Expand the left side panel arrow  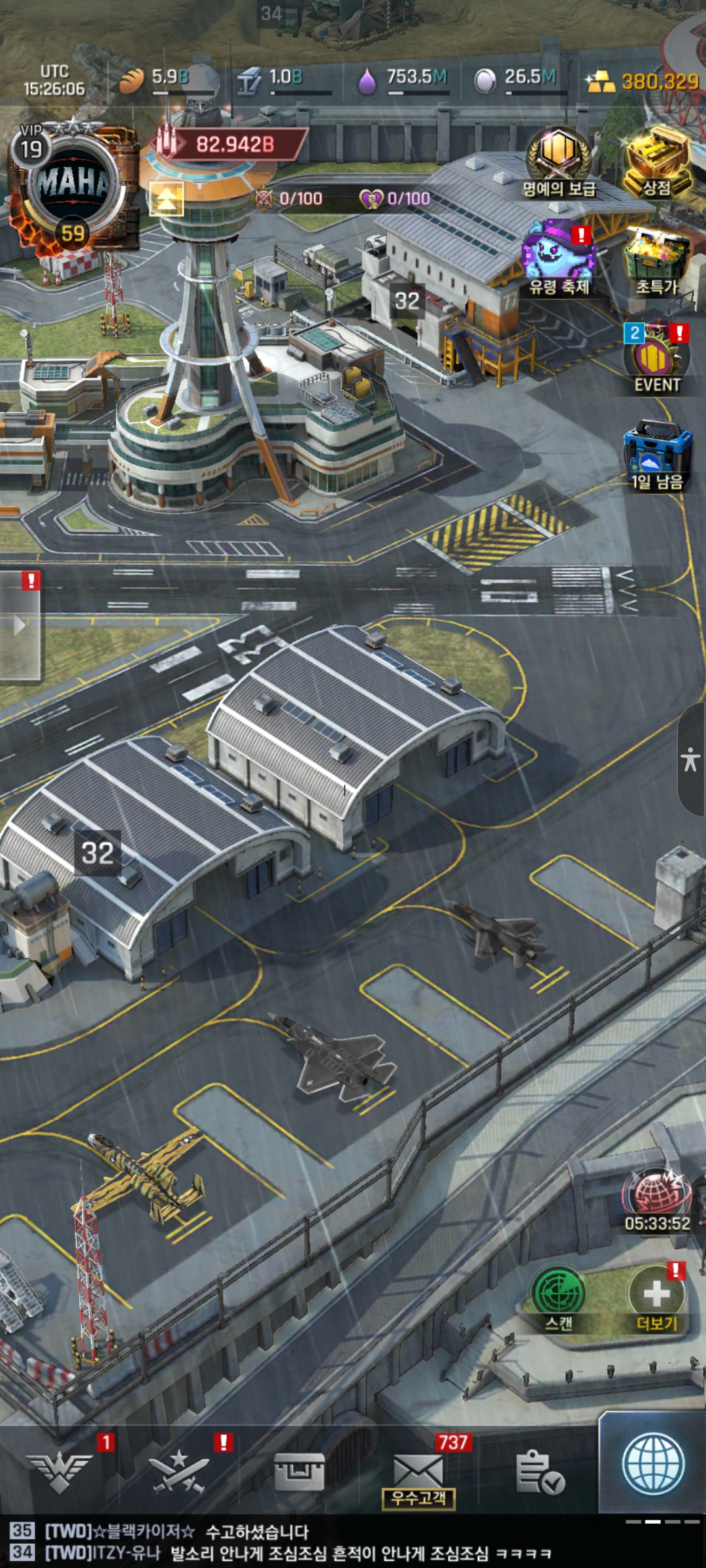[x=20, y=625]
